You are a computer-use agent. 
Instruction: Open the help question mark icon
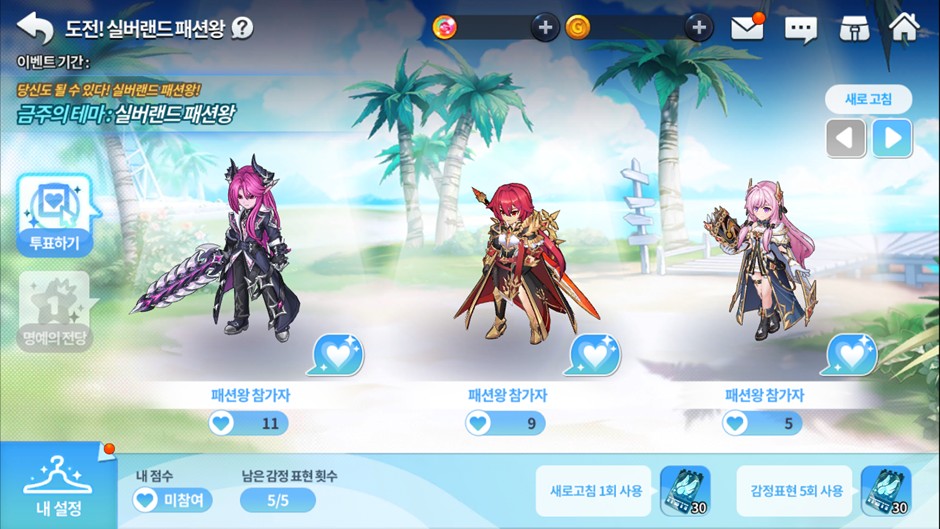point(242,28)
